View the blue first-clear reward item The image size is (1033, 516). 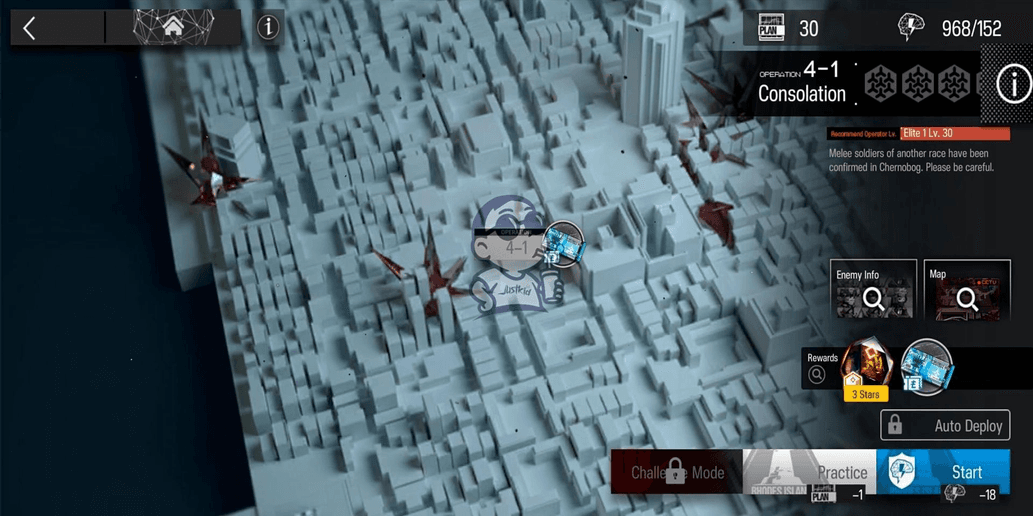(926, 366)
